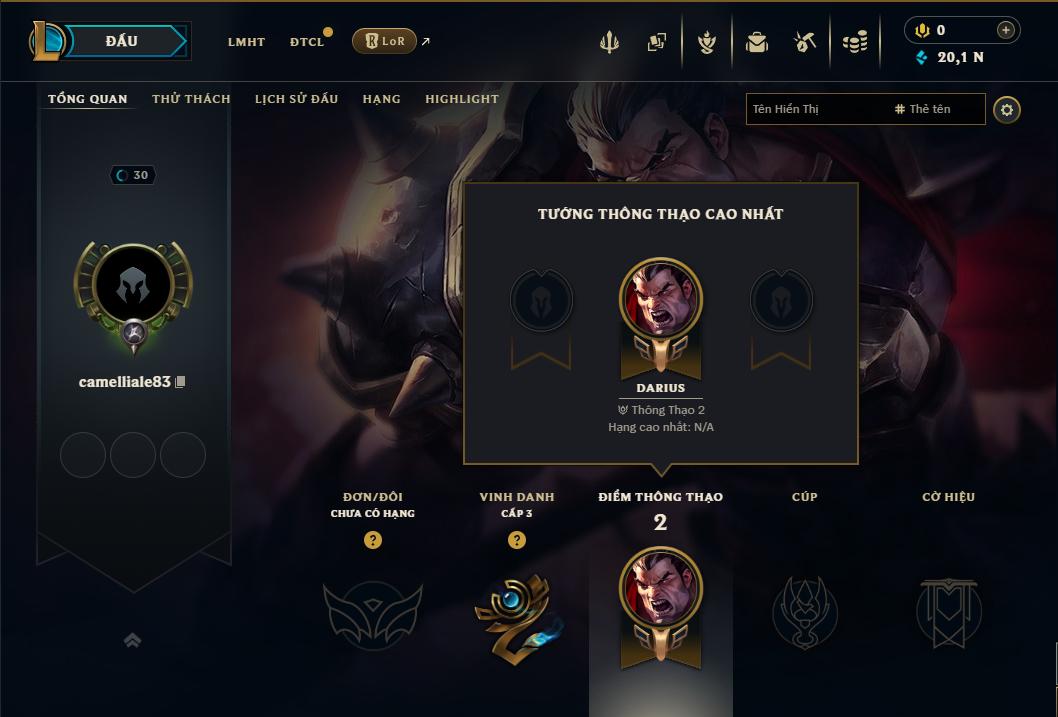Open the loot hammer icon

(805, 42)
